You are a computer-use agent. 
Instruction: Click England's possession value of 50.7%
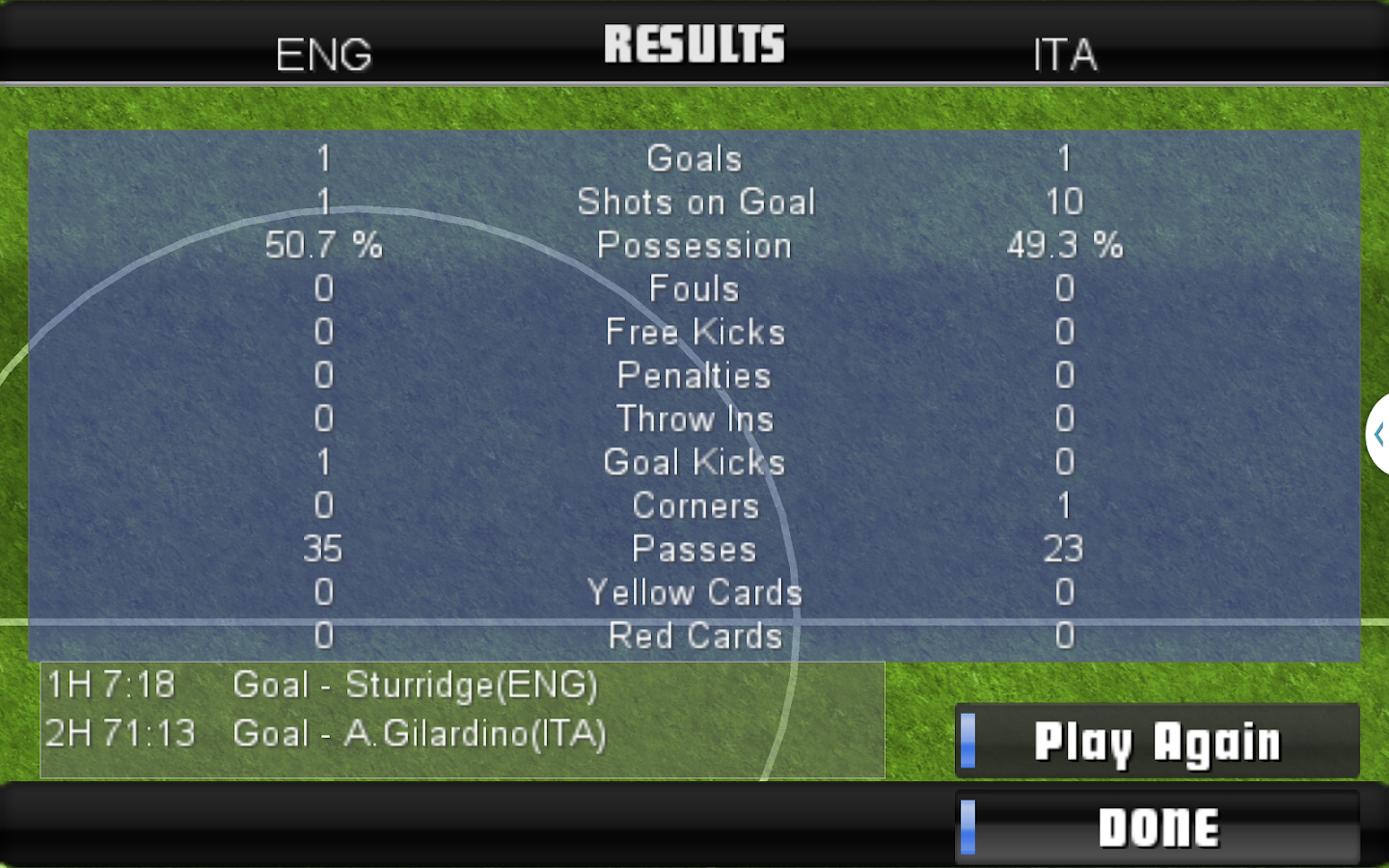coord(323,245)
